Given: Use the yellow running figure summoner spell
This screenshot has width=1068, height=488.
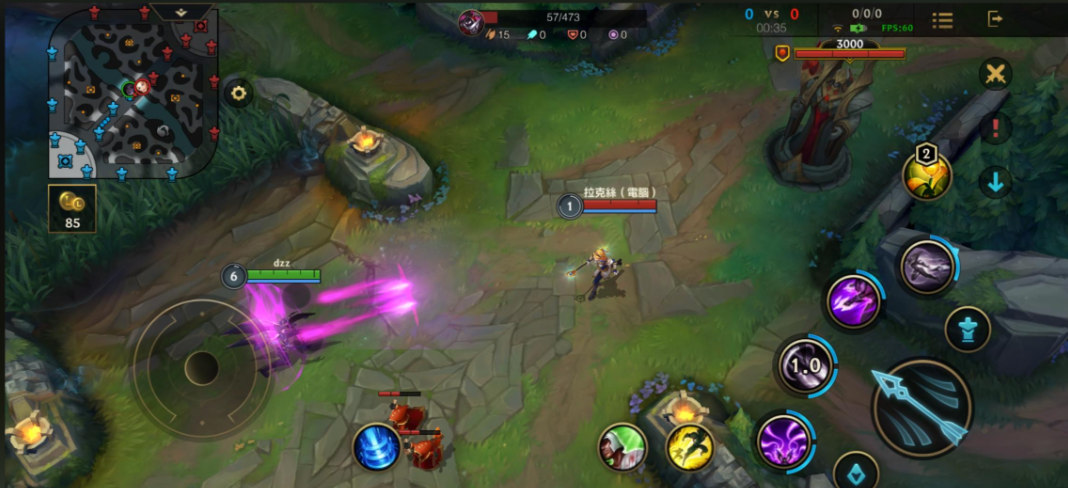Looking at the screenshot, I should coord(689,446).
